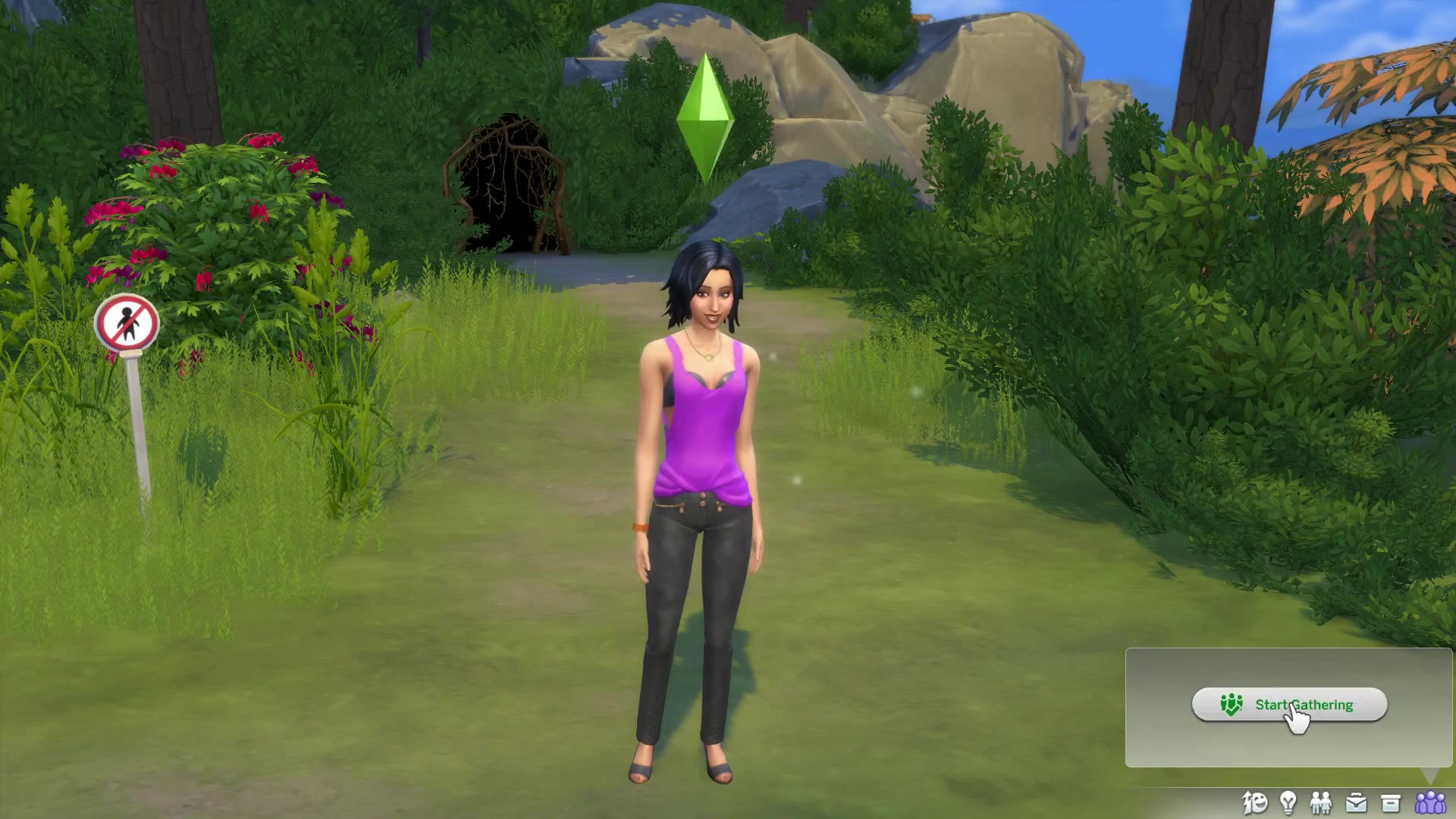The image size is (1456, 819).
Task: Open the aspirations panel icon
Action: tap(1254, 802)
